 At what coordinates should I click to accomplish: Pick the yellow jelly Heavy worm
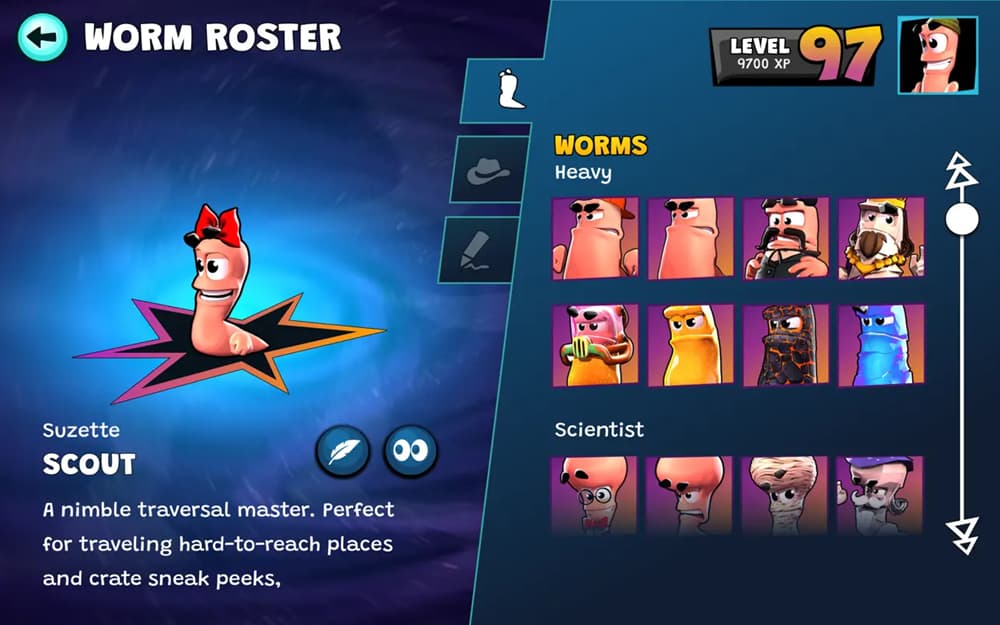pos(690,345)
